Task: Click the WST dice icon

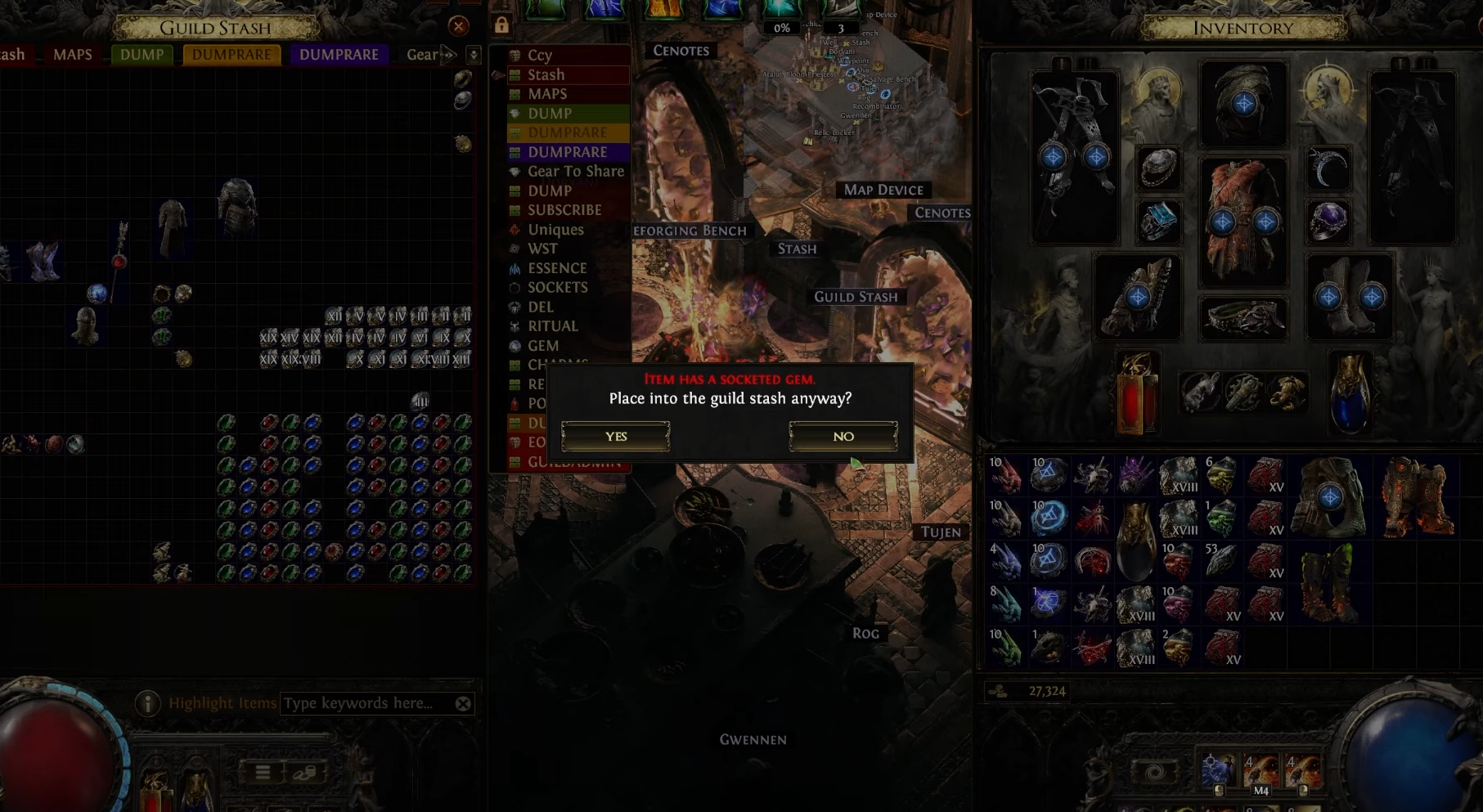Action: [513, 249]
